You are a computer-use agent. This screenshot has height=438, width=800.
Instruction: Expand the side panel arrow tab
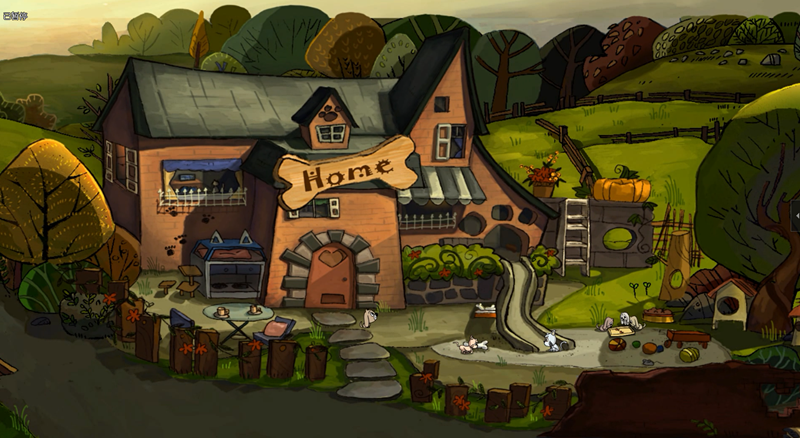point(795,216)
